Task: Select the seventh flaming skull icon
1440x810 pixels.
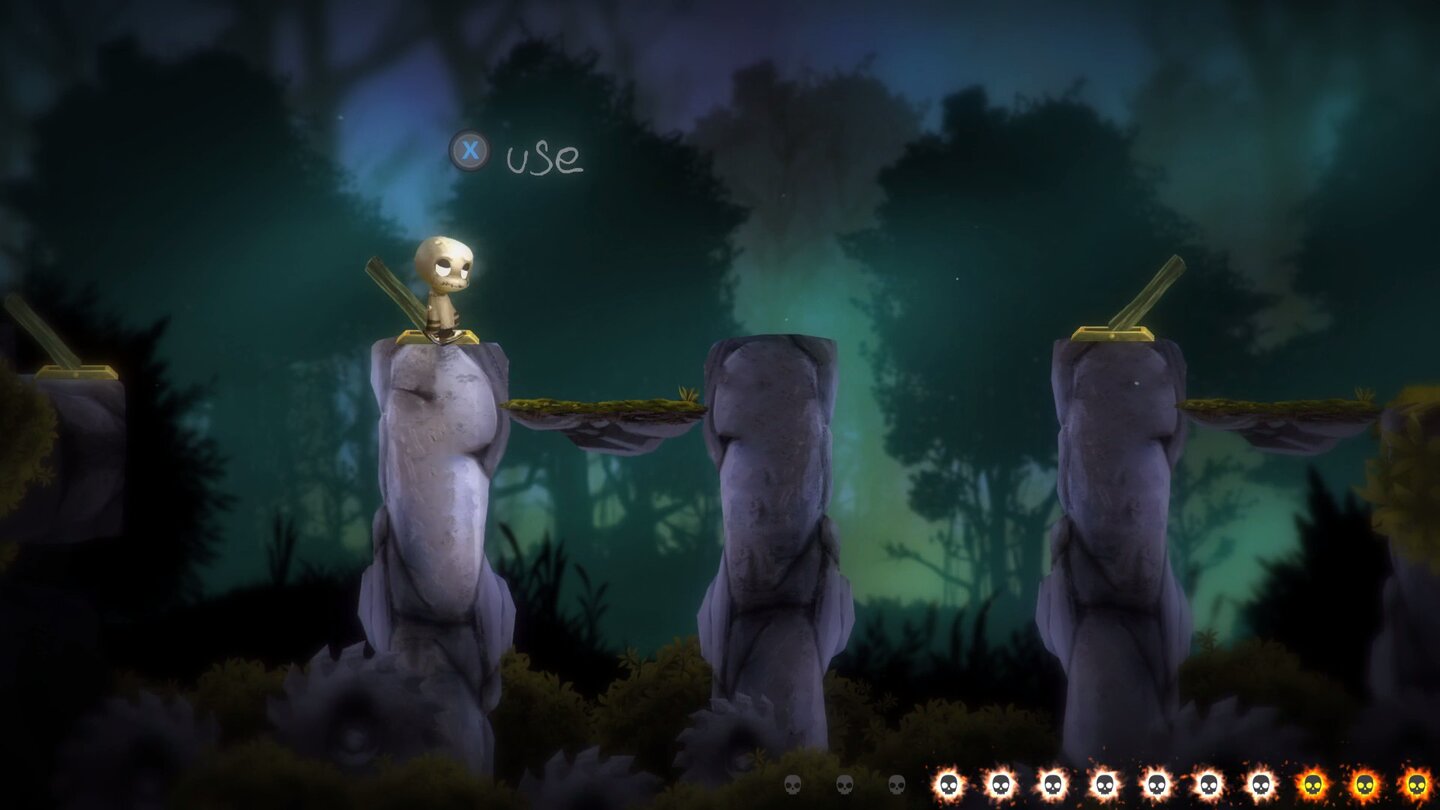Action: 1258,785
